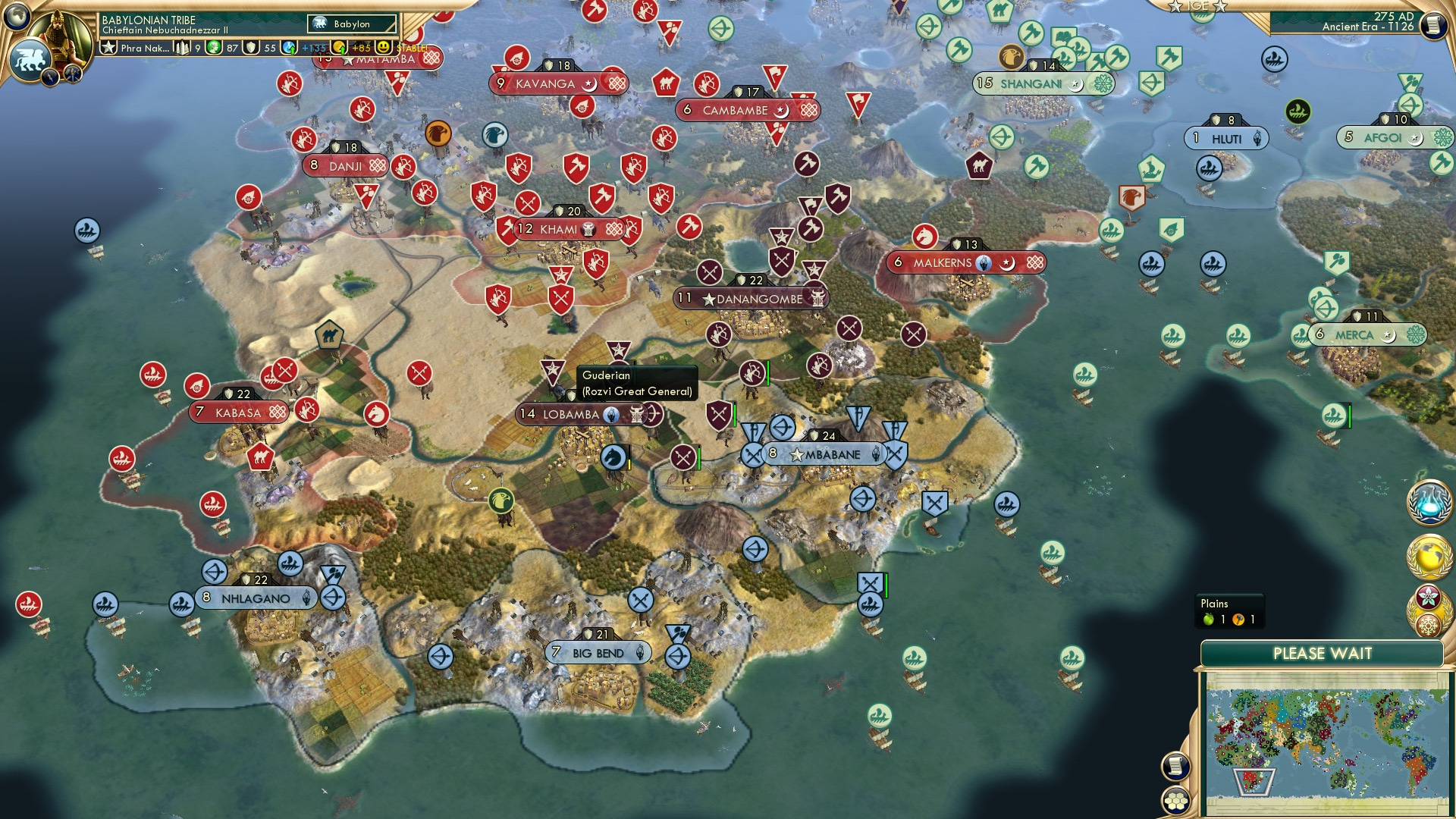Image resolution: width=1456 pixels, height=819 pixels.
Task: Click the faith shield icon showing 55
Action: point(253,47)
